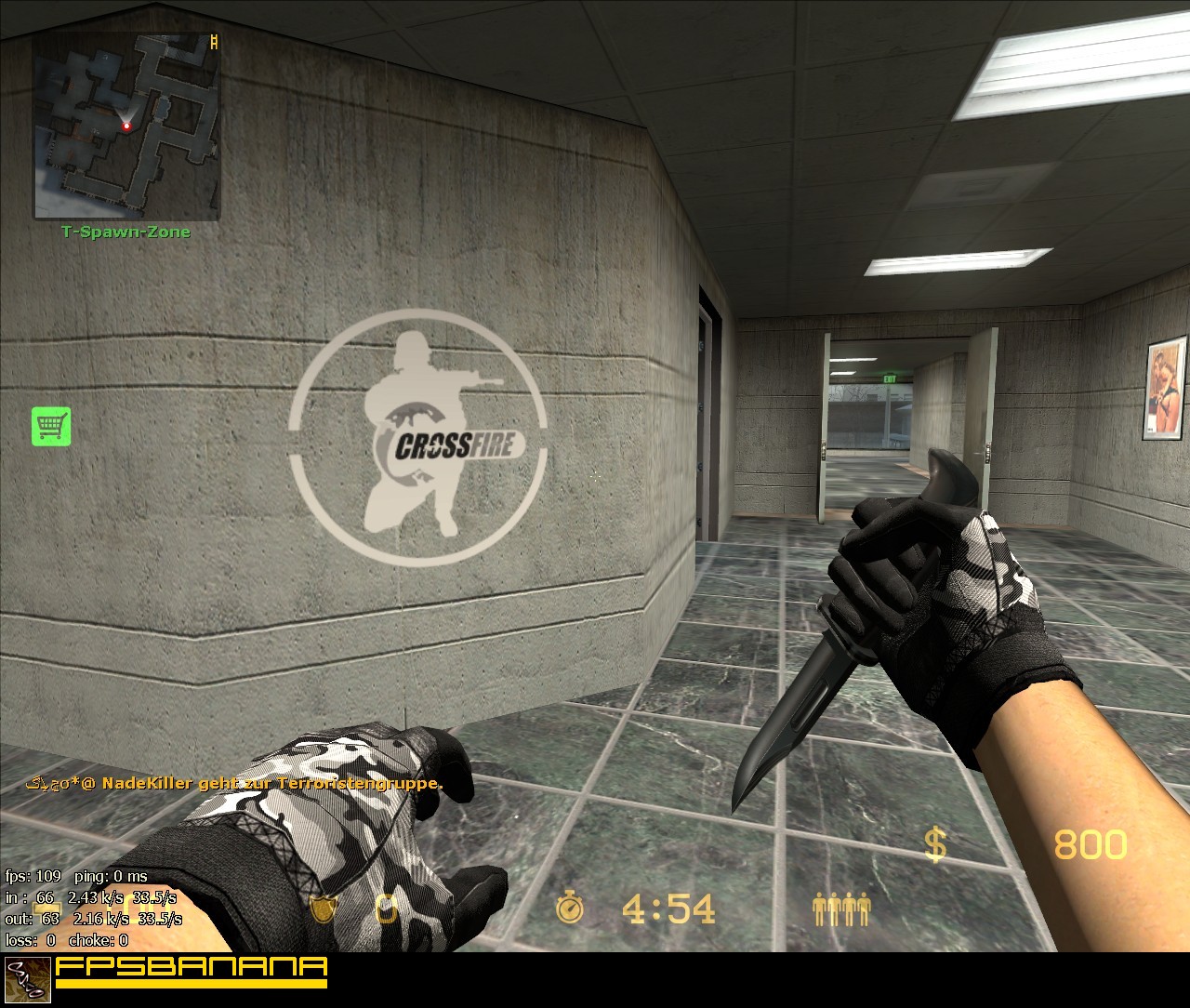Click the player count figures icon
This screenshot has width=1190, height=1008.
pos(842,909)
